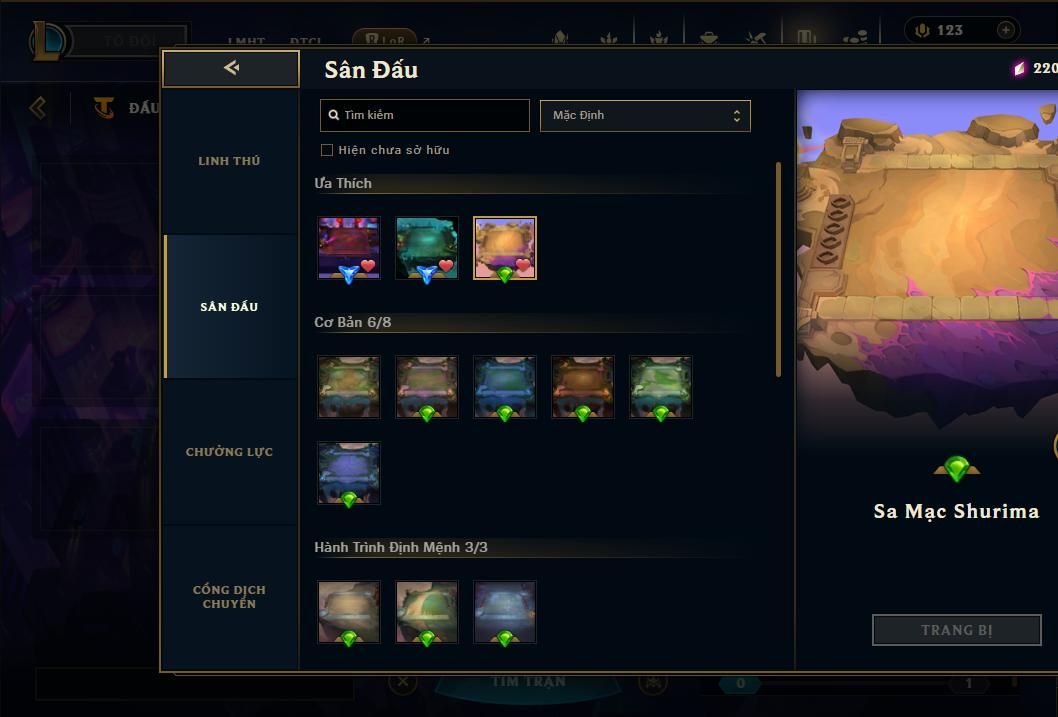Open the Cổng Dịch Chuyển tab
Screen dimensions: 1058x717
click(x=229, y=597)
